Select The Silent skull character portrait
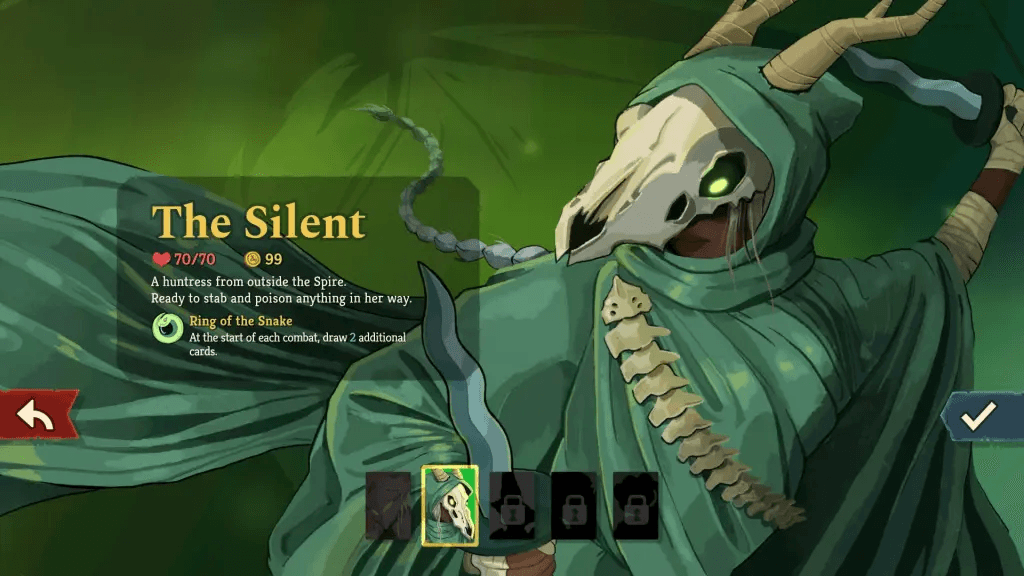This screenshot has width=1024, height=576. (450, 506)
